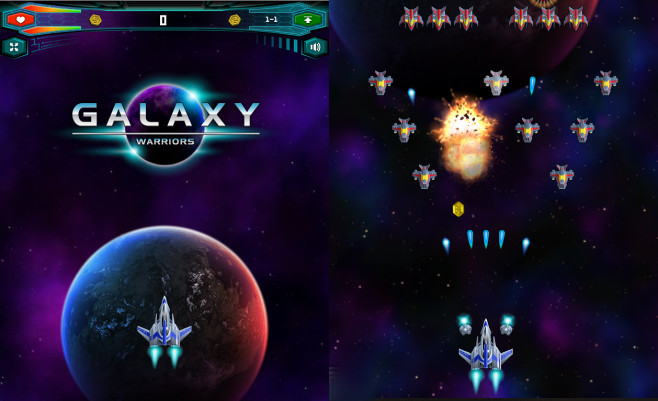Image resolution: width=658 pixels, height=401 pixels.
Task: Mute the sound using the speaker button
Action: pos(315,46)
